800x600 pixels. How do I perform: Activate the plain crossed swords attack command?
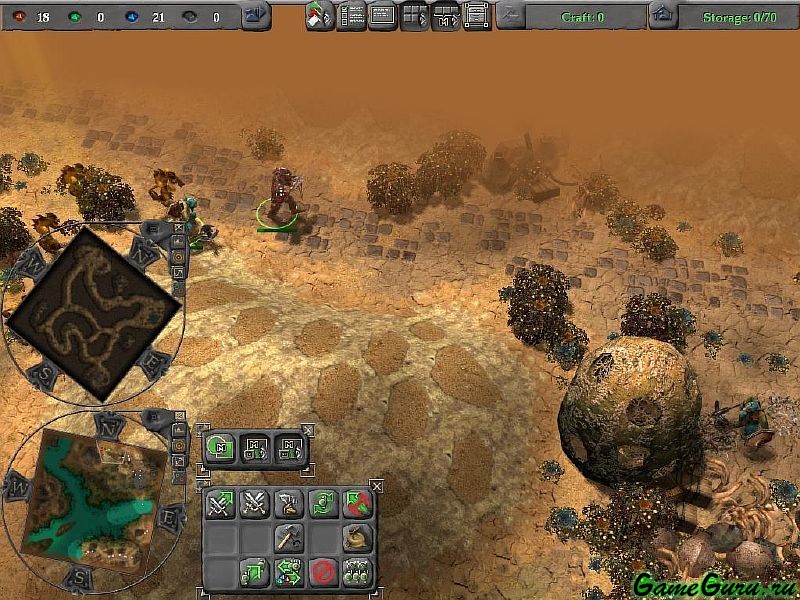(x=255, y=504)
